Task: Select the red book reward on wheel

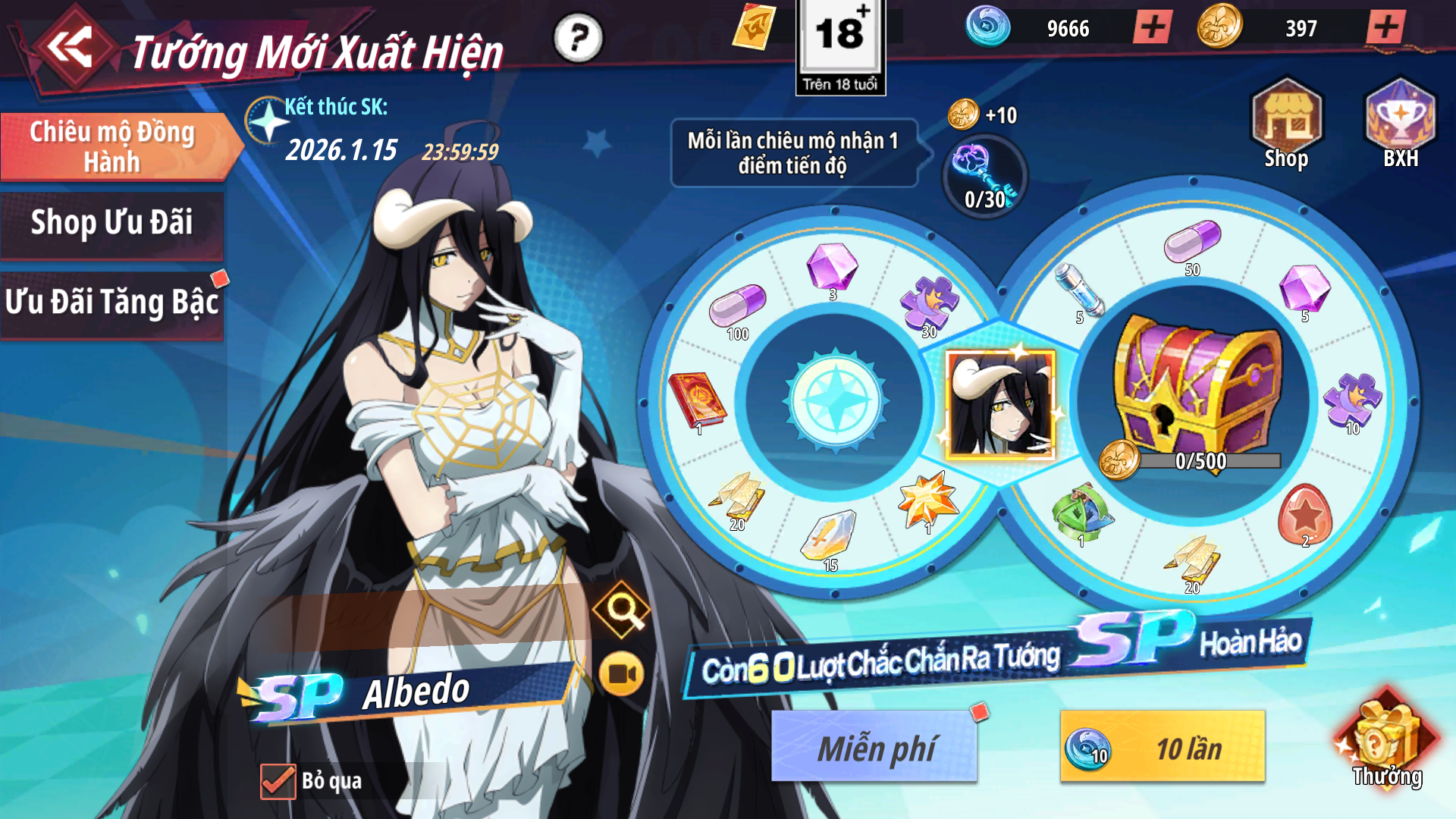Action: coord(697,401)
